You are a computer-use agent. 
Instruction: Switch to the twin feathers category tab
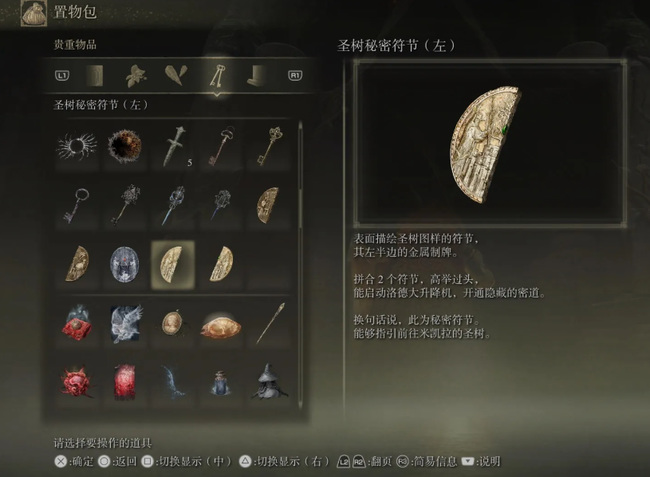click(x=175, y=75)
